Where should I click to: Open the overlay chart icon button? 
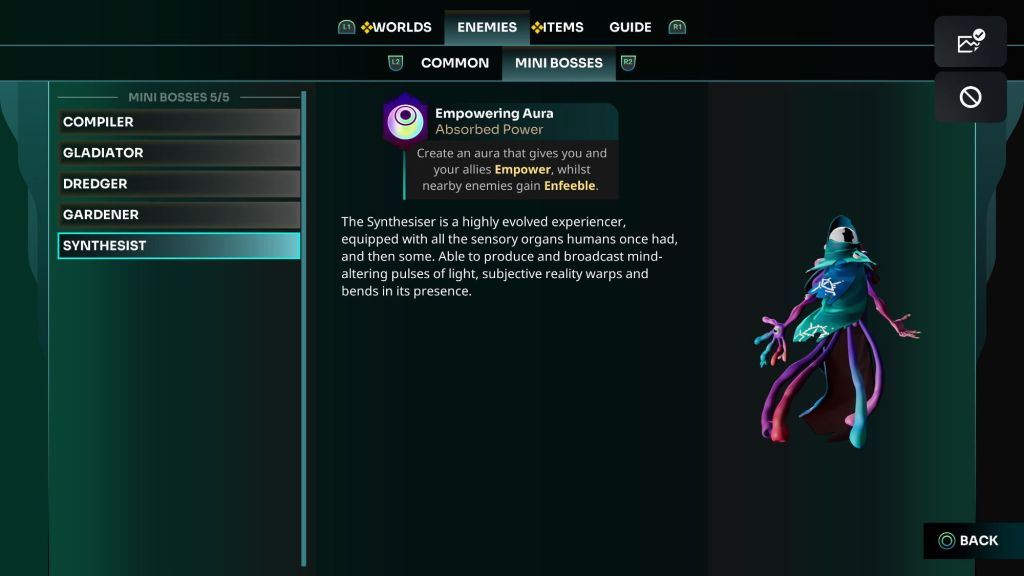click(x=970, y=42)
